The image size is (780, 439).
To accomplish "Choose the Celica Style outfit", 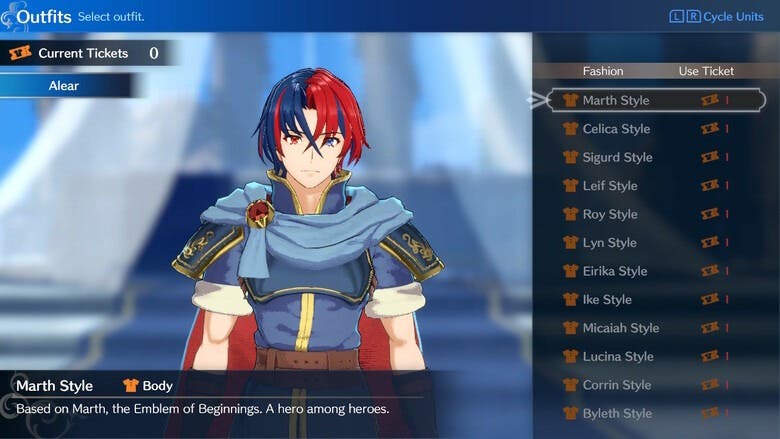I will [x=616, y=129].
